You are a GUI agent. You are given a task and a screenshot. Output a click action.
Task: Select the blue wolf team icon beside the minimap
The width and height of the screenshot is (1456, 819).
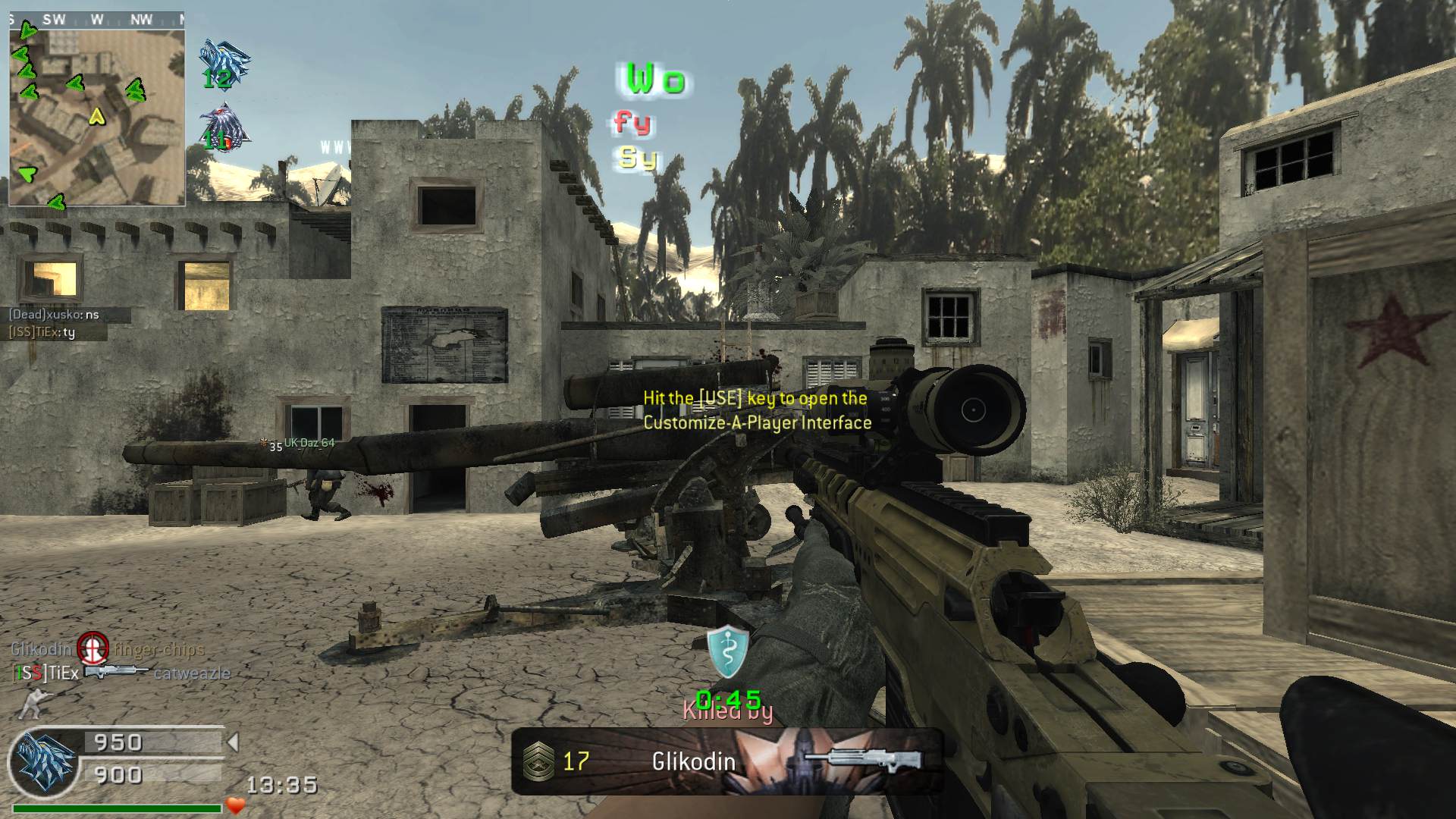click(x=222, y=61)
